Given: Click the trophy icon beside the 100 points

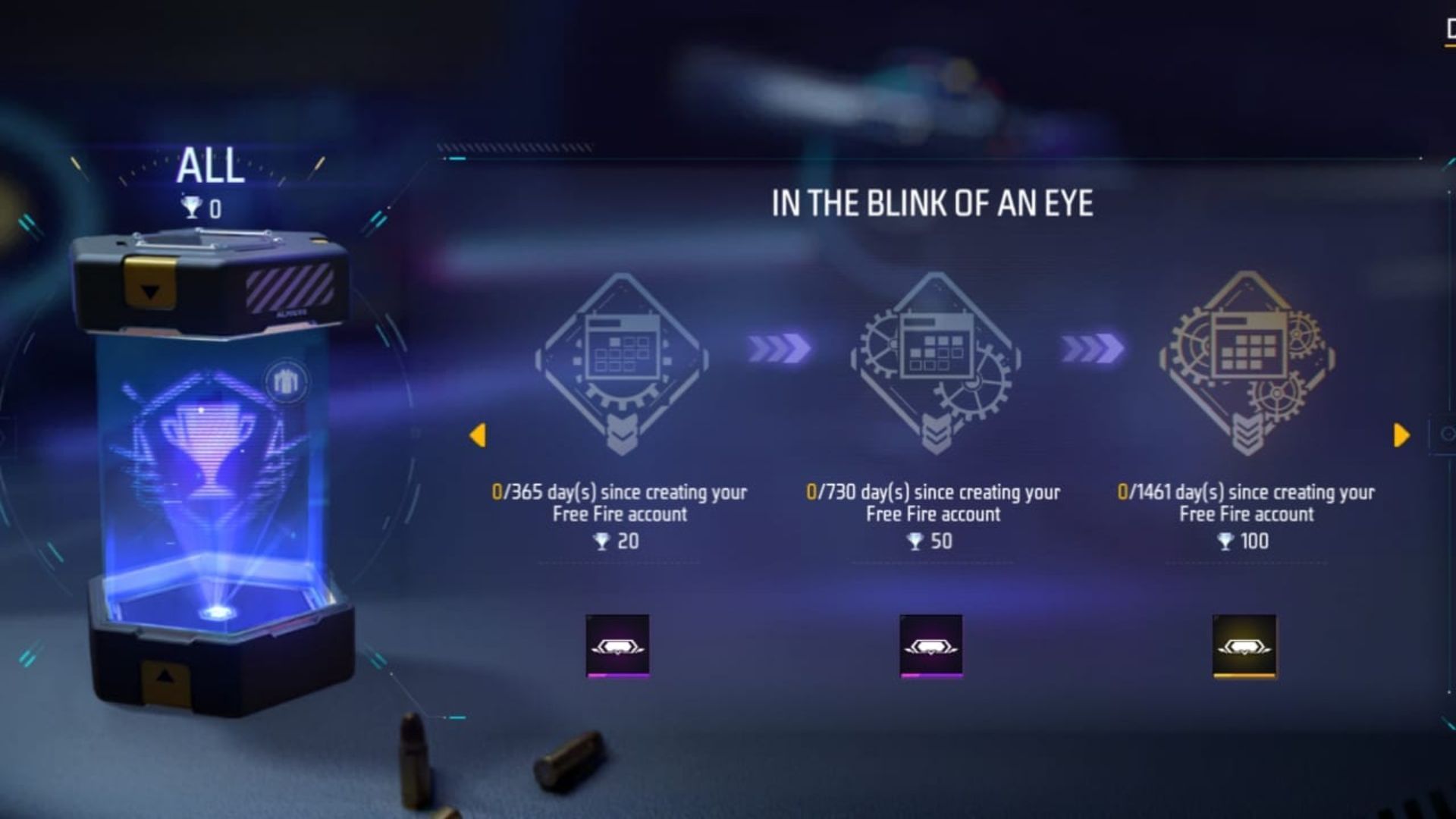Looking at the screenshot, I should [1227, 541].
